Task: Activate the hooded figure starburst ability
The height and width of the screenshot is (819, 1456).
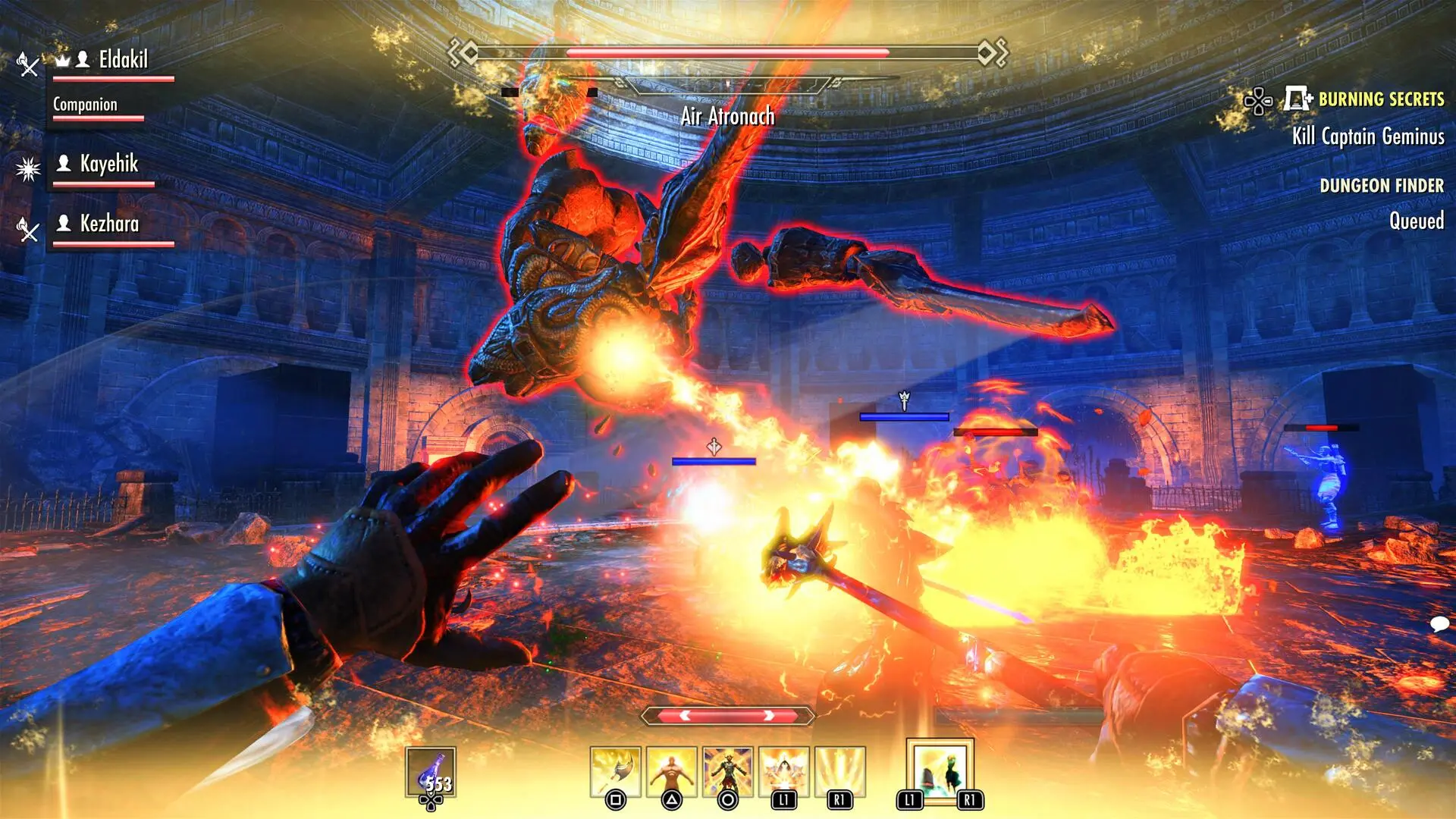Action: click(x=784, y=771)
